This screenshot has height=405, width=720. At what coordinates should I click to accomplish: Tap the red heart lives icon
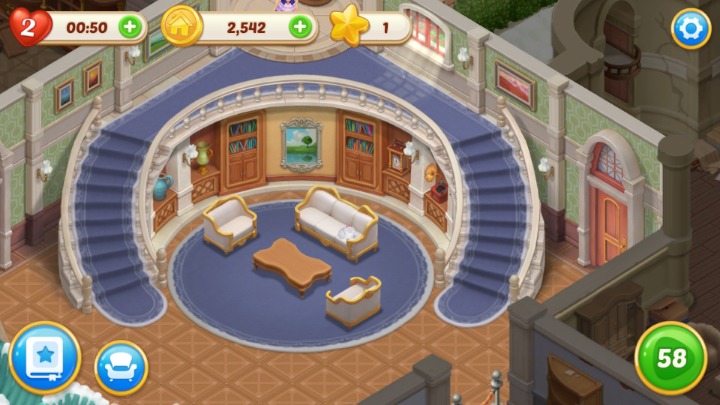pos(27,27)
